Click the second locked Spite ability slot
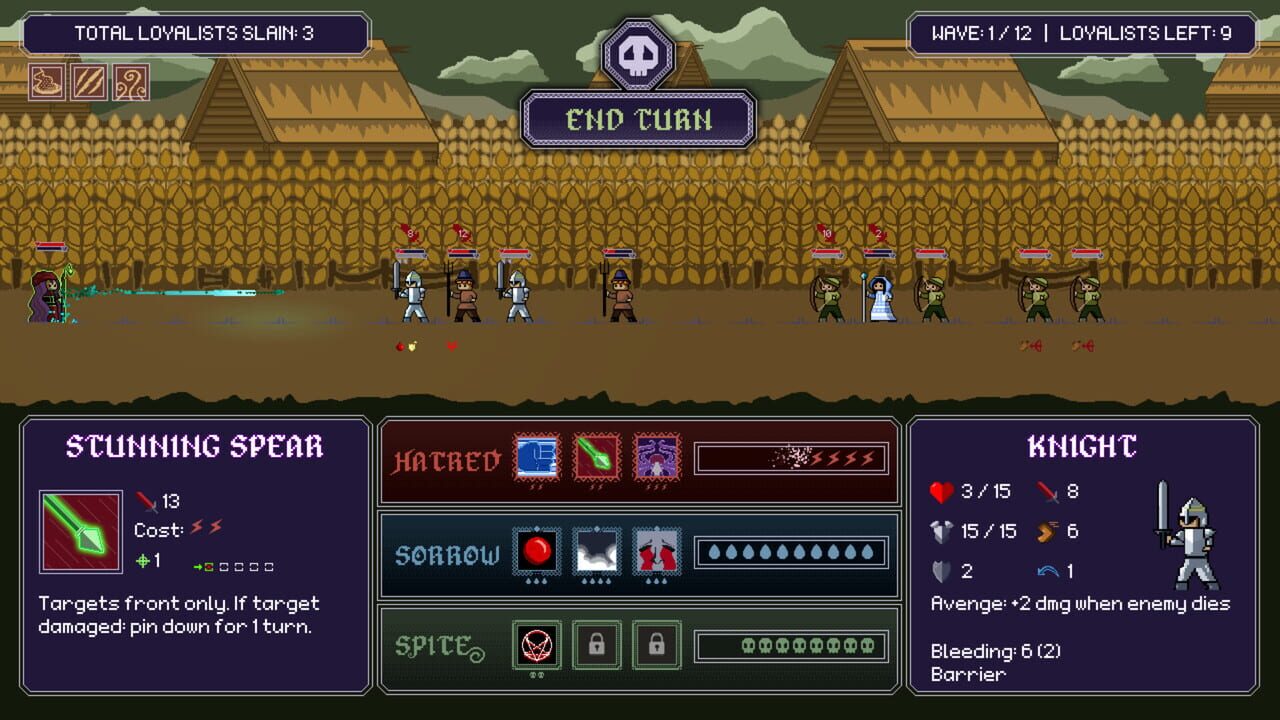1280x720 pixels. [655, 644]
